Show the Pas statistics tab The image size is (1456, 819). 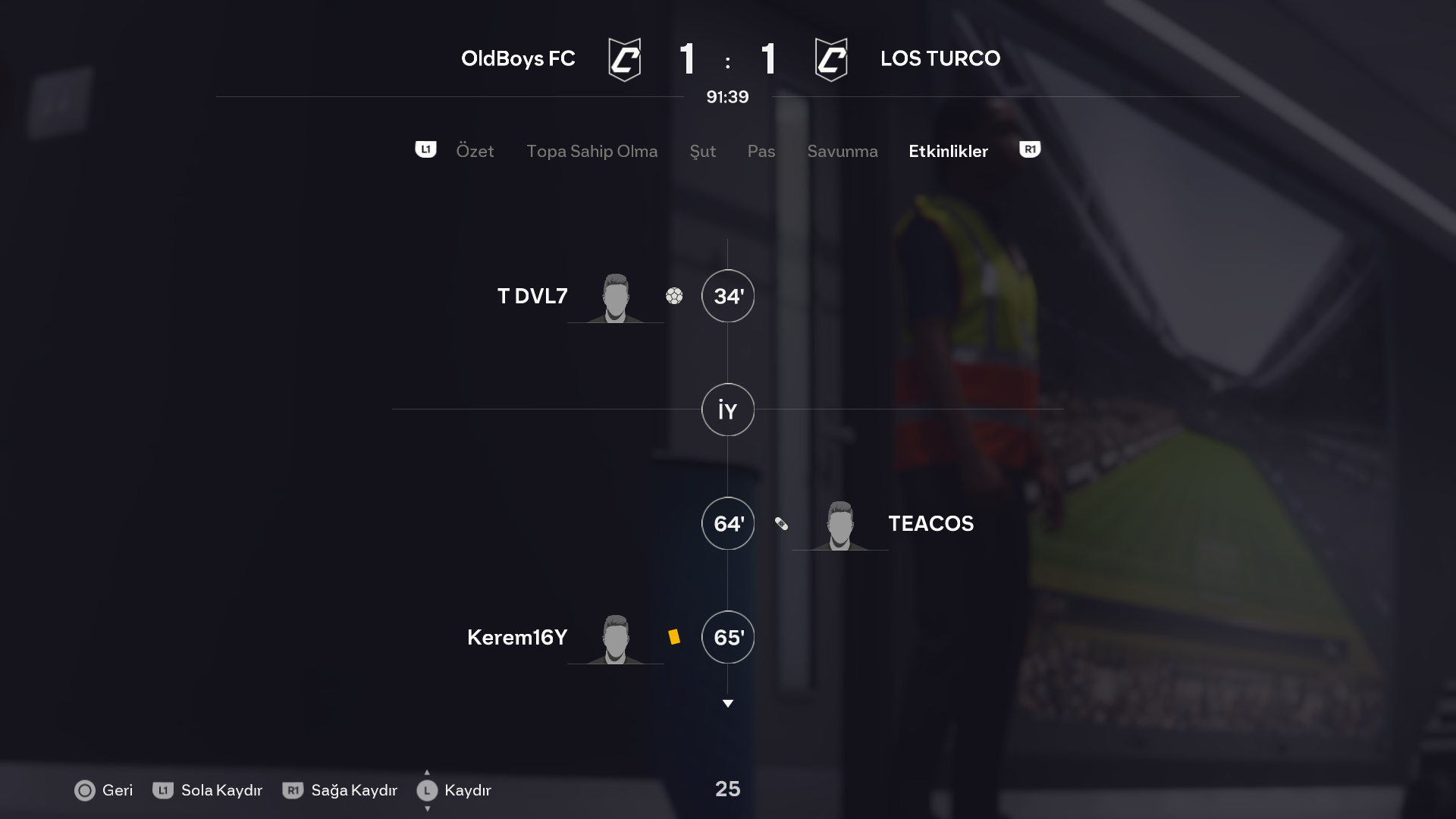point(761,151)
